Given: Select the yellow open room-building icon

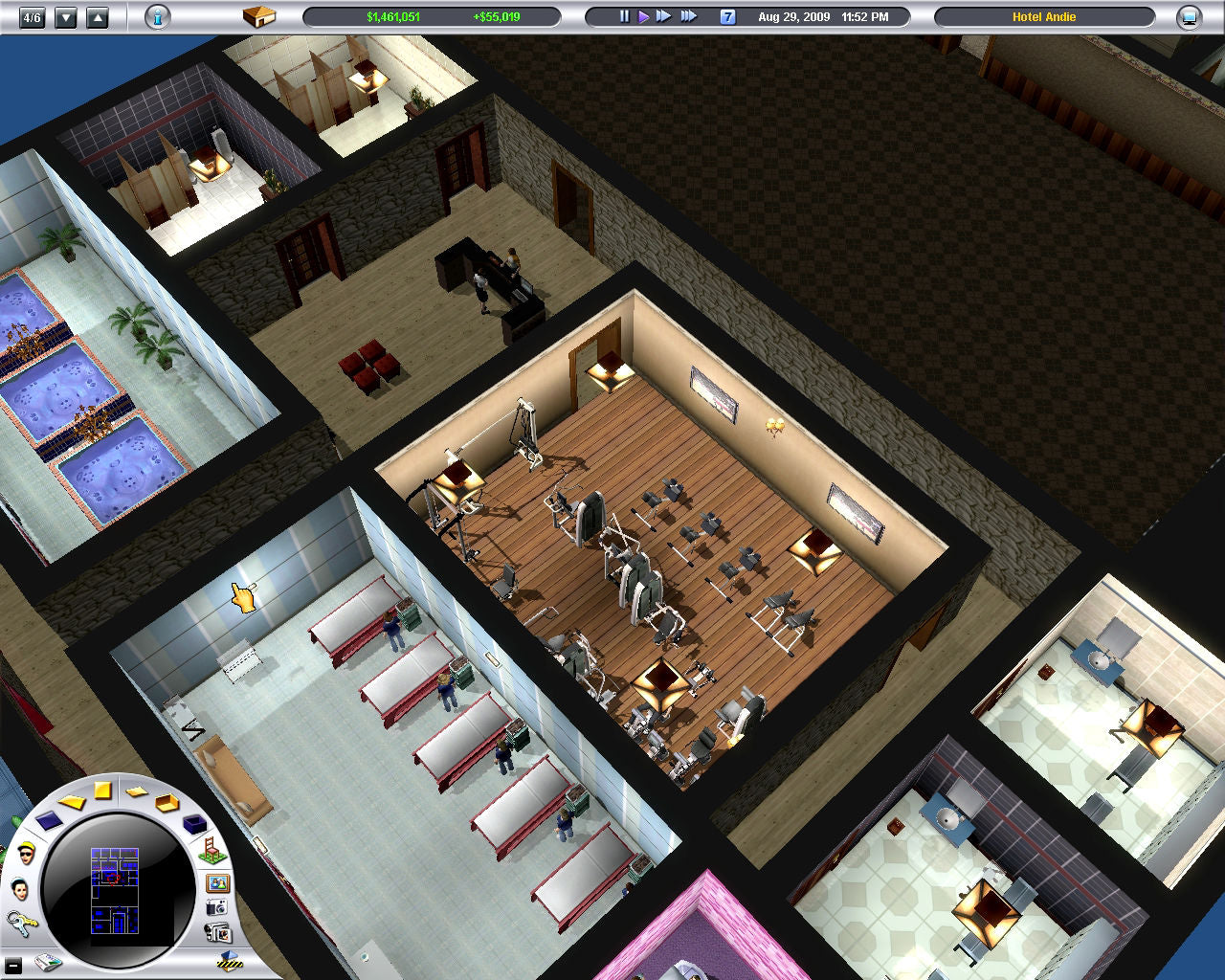Looking at the screenshot, I should point(167,803).
